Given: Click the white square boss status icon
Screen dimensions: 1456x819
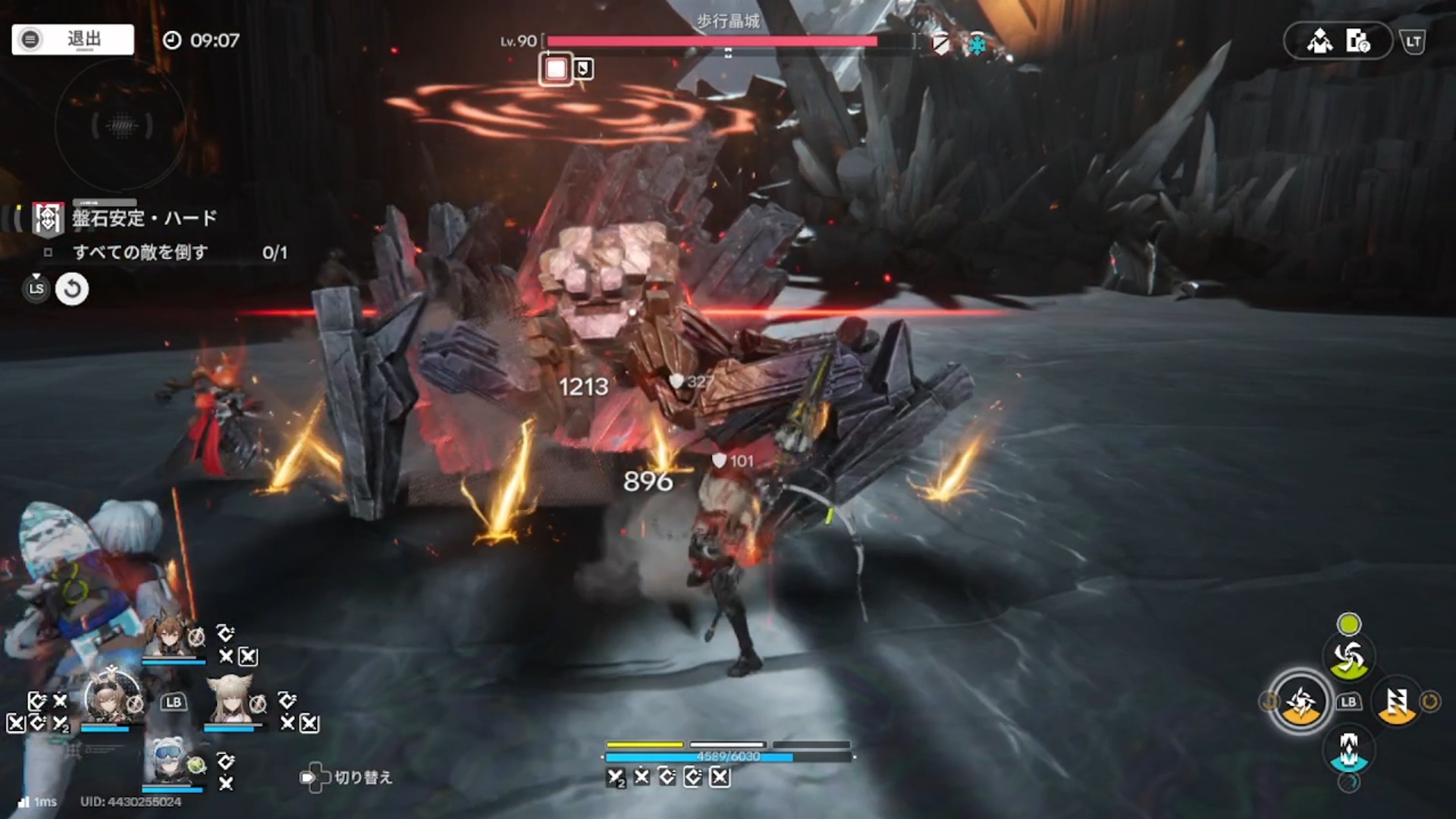Looking at the screenshot, I should 556,70.
